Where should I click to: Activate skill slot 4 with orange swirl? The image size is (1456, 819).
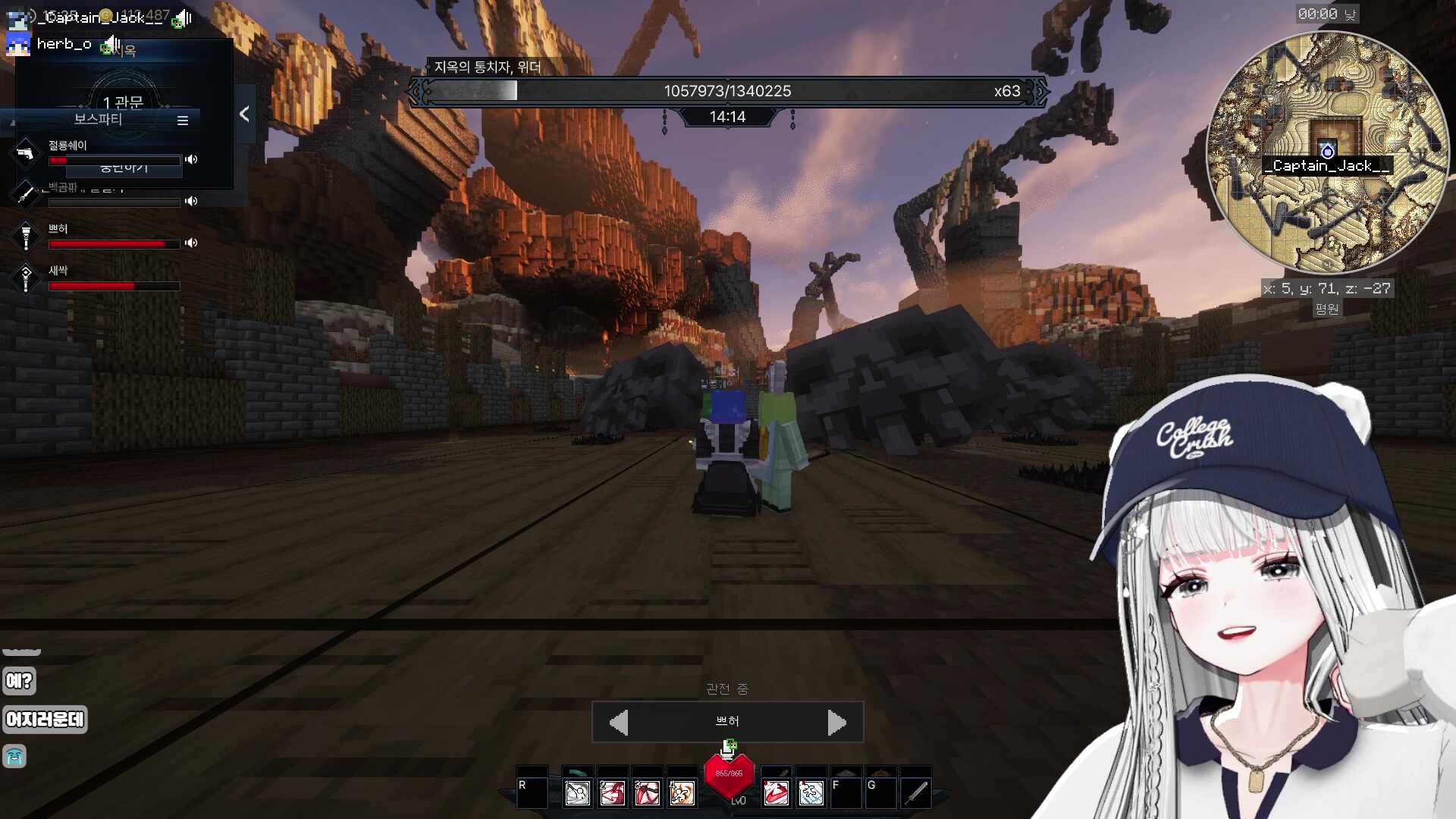682,793
